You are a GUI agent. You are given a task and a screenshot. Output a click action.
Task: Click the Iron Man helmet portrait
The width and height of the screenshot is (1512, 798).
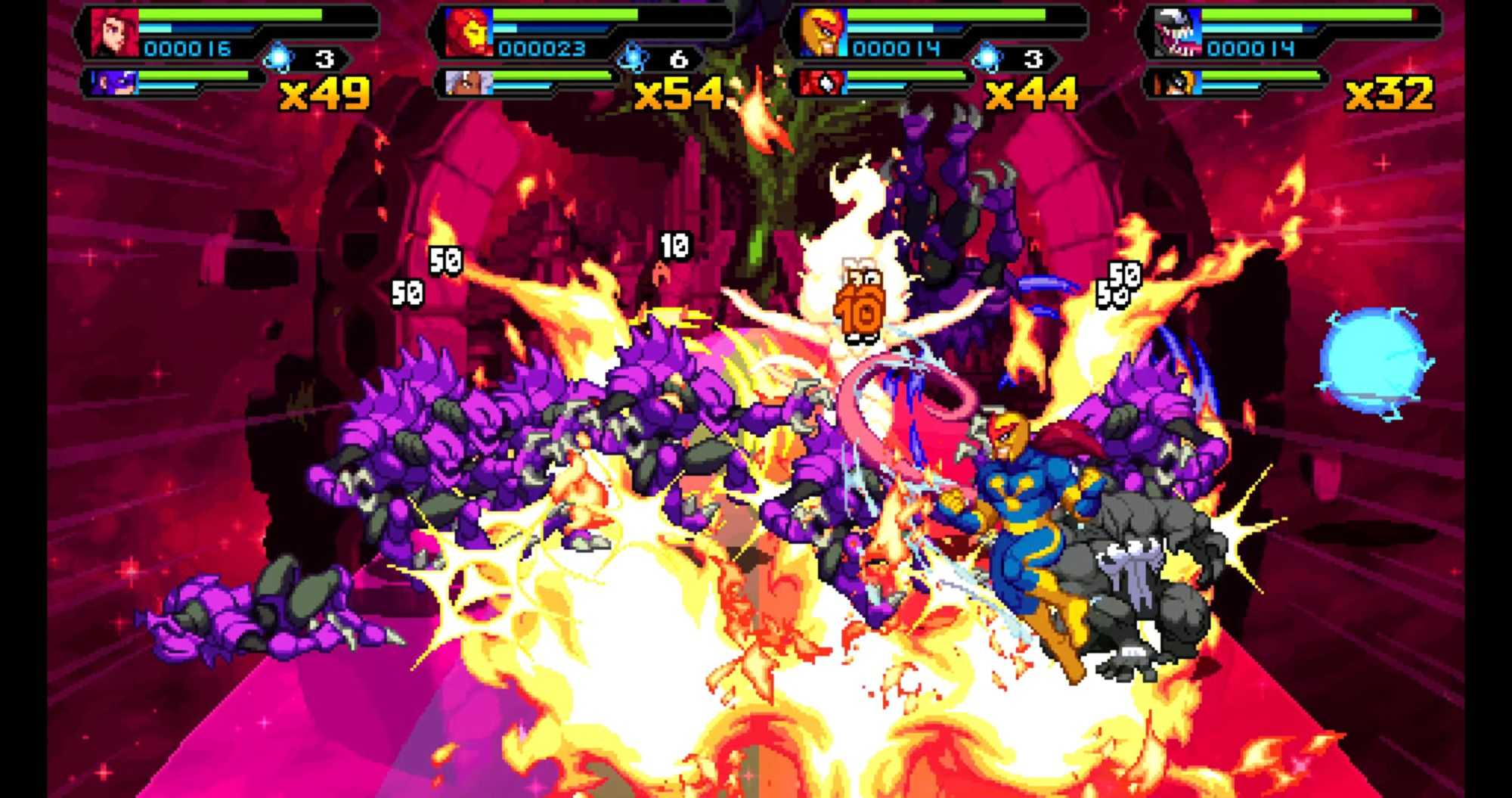[x=469, y=33]
